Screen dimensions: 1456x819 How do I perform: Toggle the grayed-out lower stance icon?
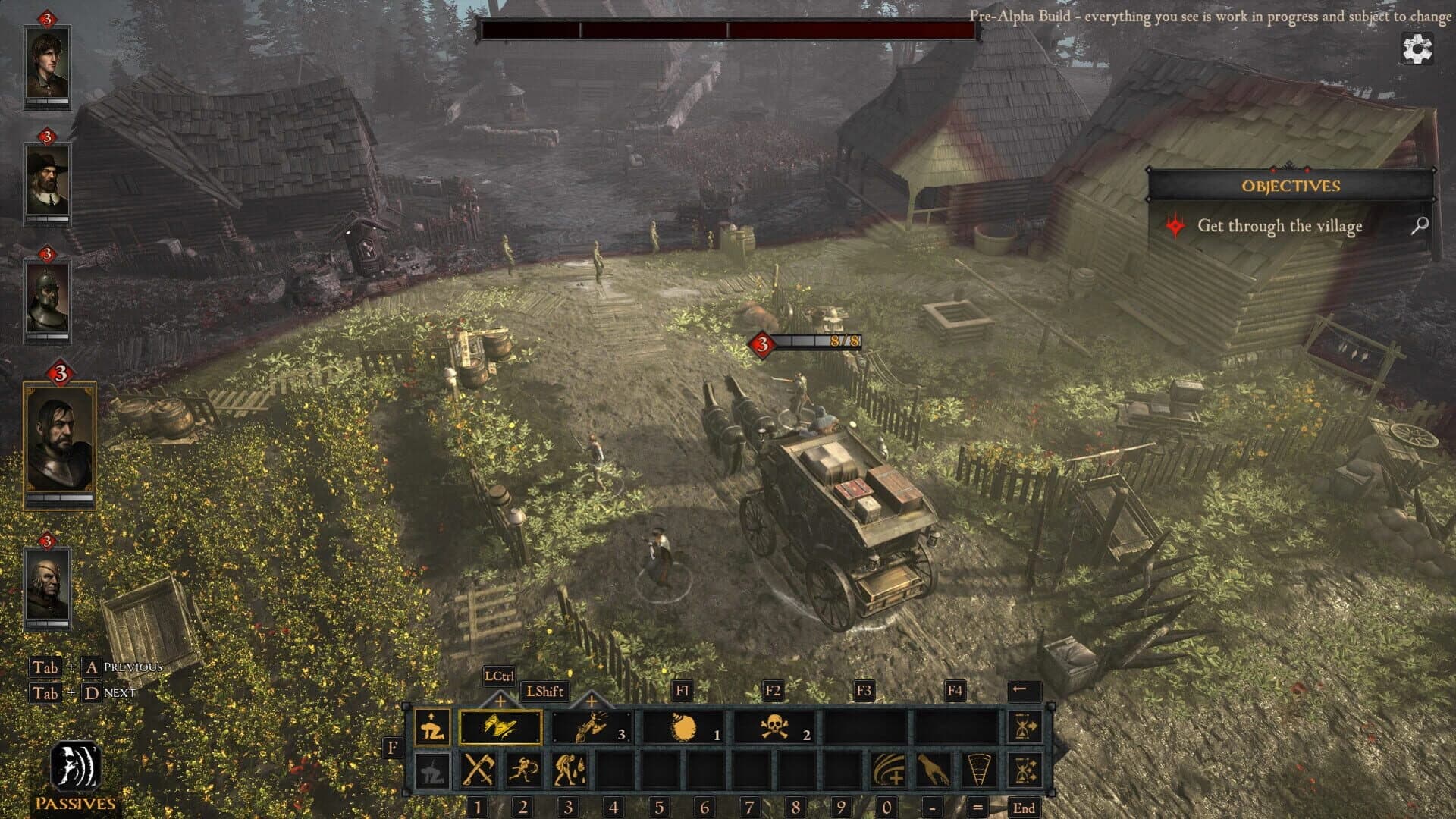(x=431, y=770)
